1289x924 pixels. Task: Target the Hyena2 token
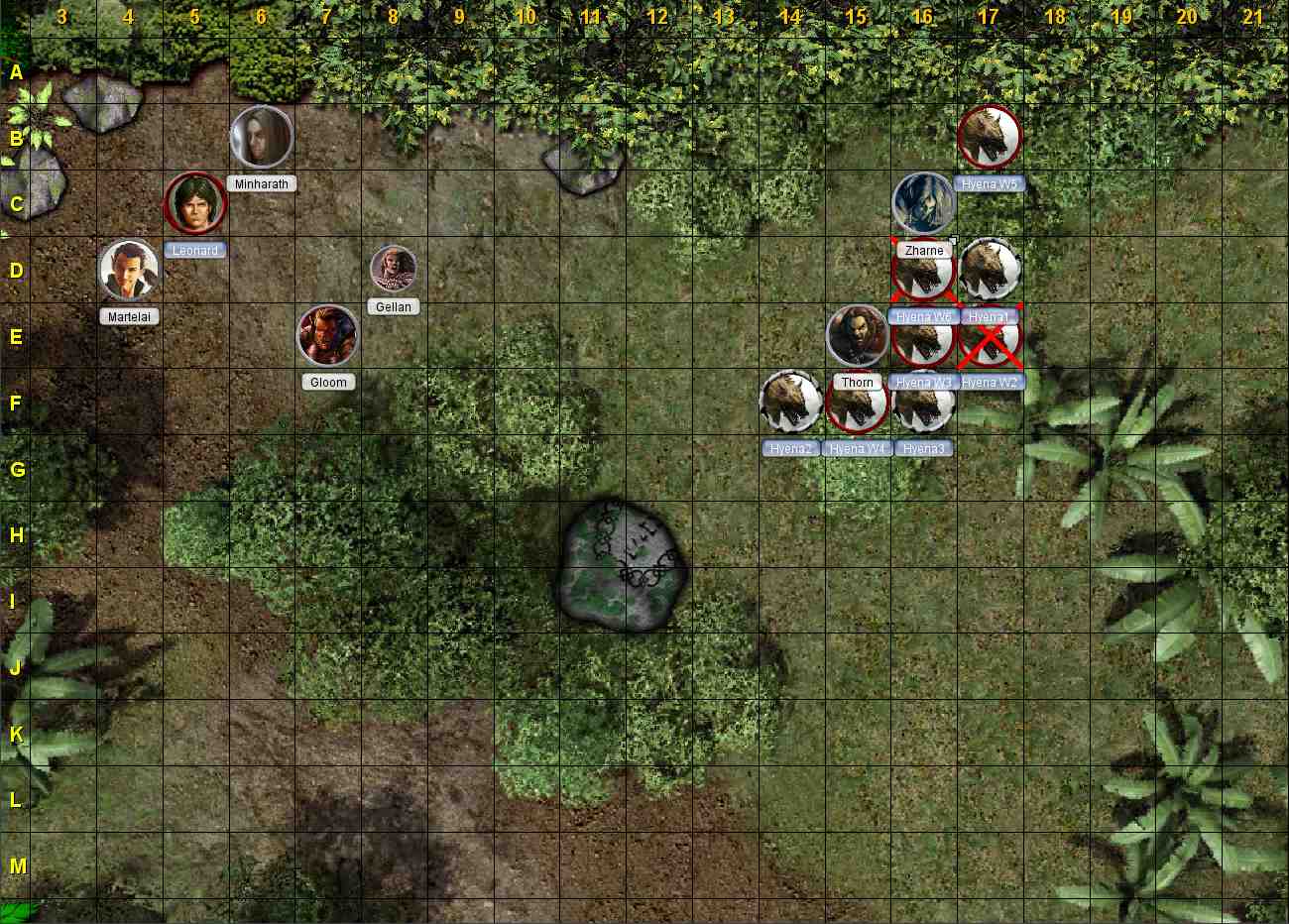pyautogui.click(x=790, y=402)
